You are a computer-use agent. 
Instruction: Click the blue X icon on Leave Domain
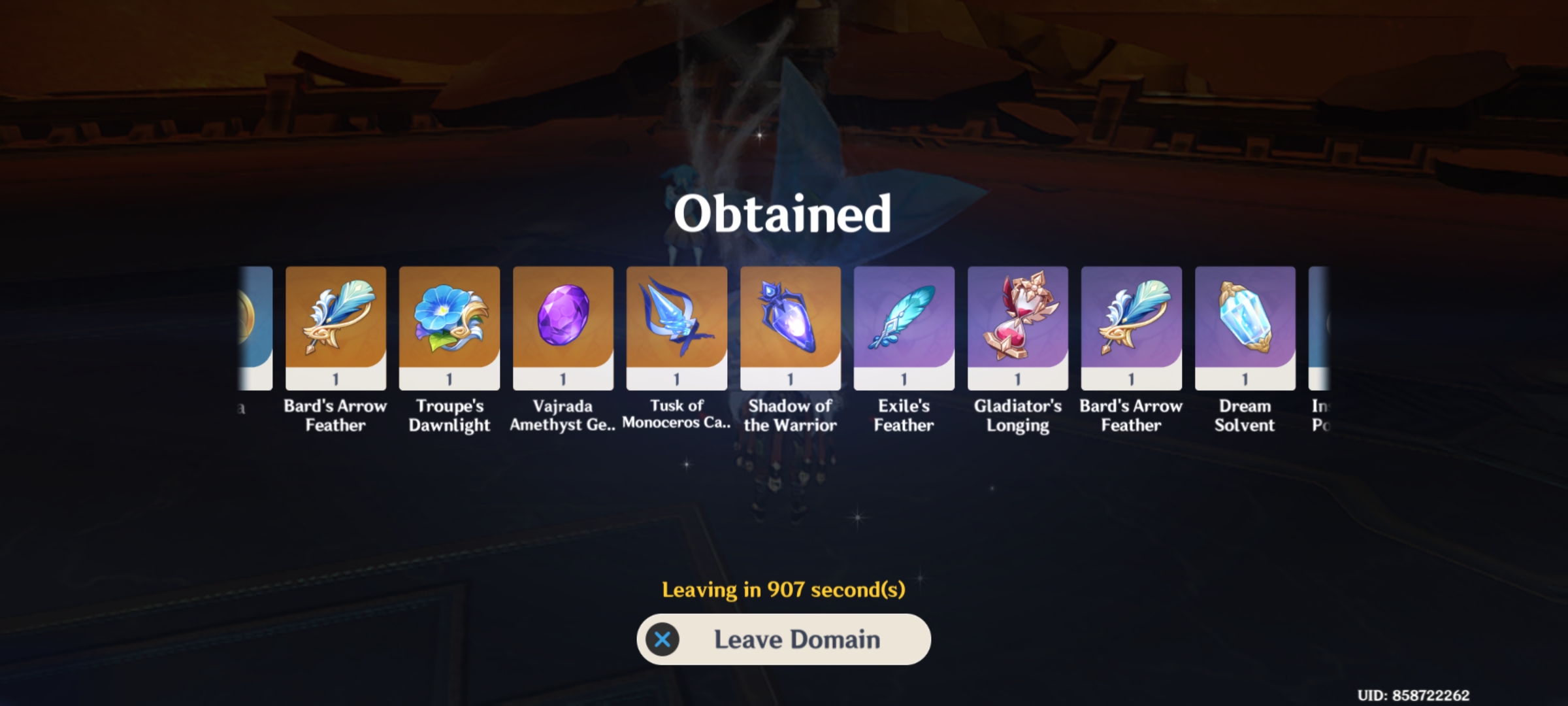pyautogui.click(x=663, y=639)
